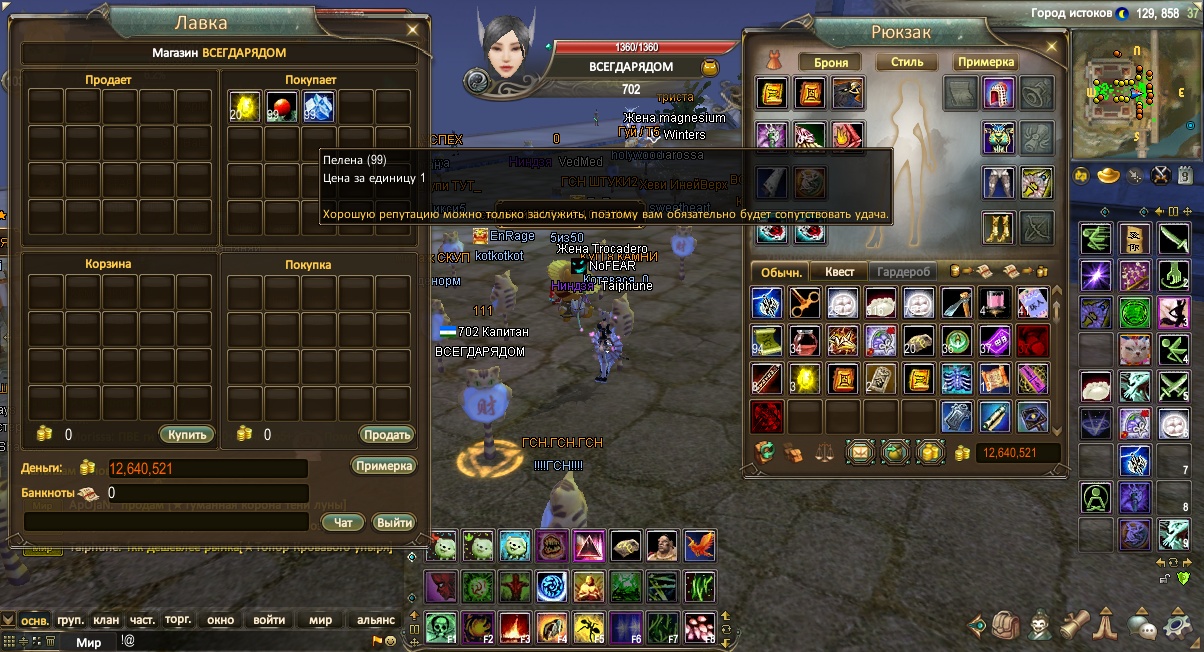
Task: Switch chat to the торг. channel
Action: click(178, 620)
